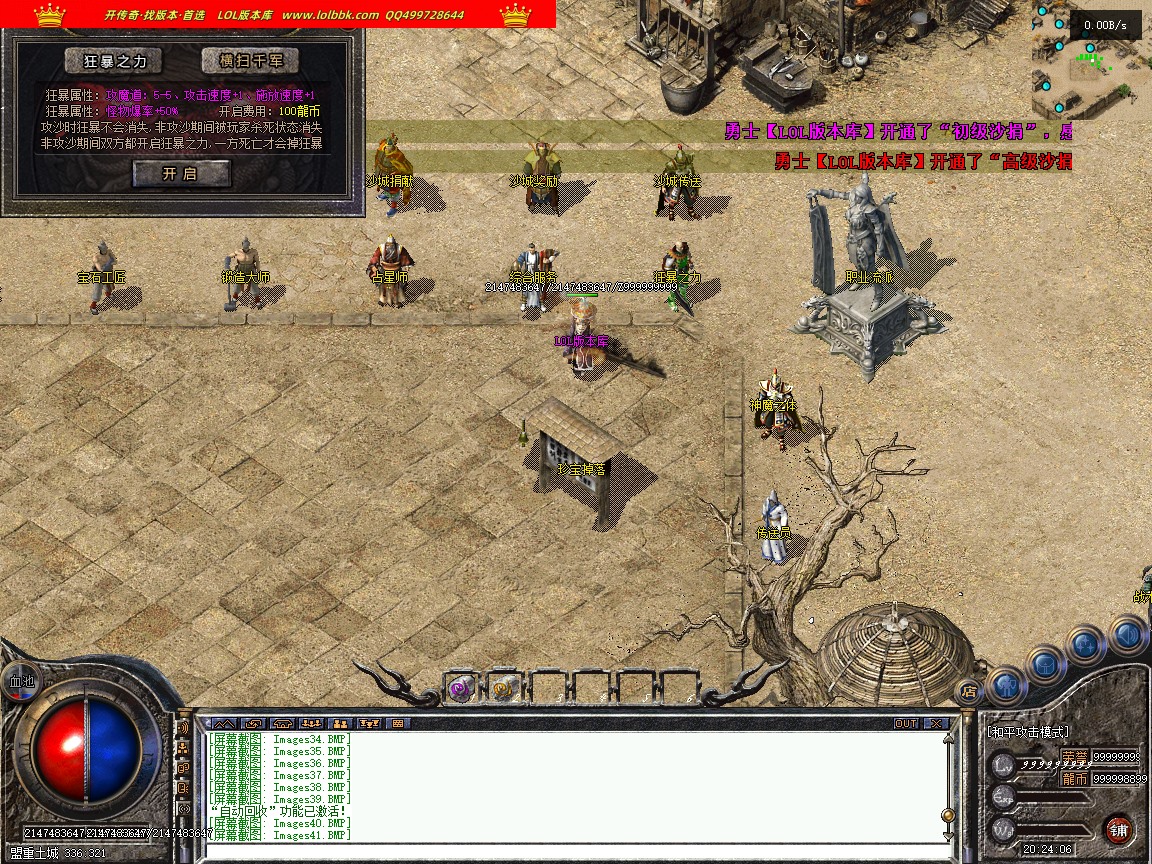Close the chat panel with X
1152x864 pixels.
935,723
